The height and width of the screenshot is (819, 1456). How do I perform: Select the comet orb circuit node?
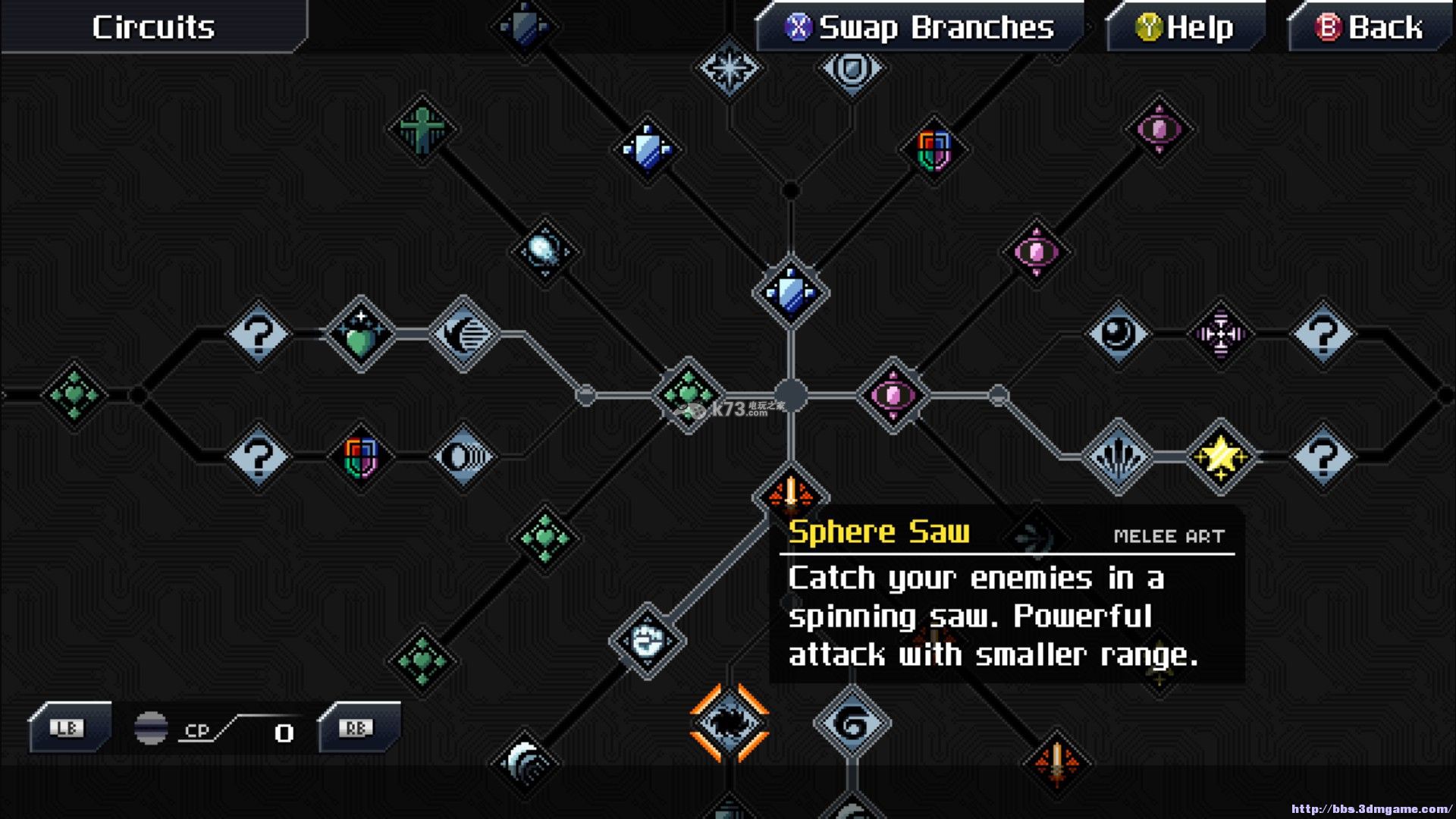point(544,251)
